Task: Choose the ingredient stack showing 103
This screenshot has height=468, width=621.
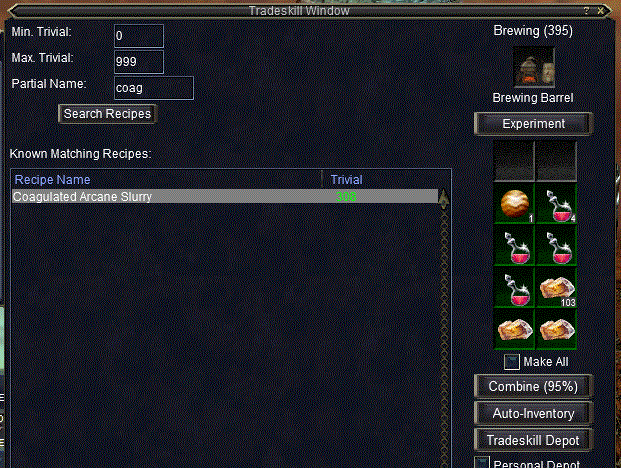Action: (555, 286)
